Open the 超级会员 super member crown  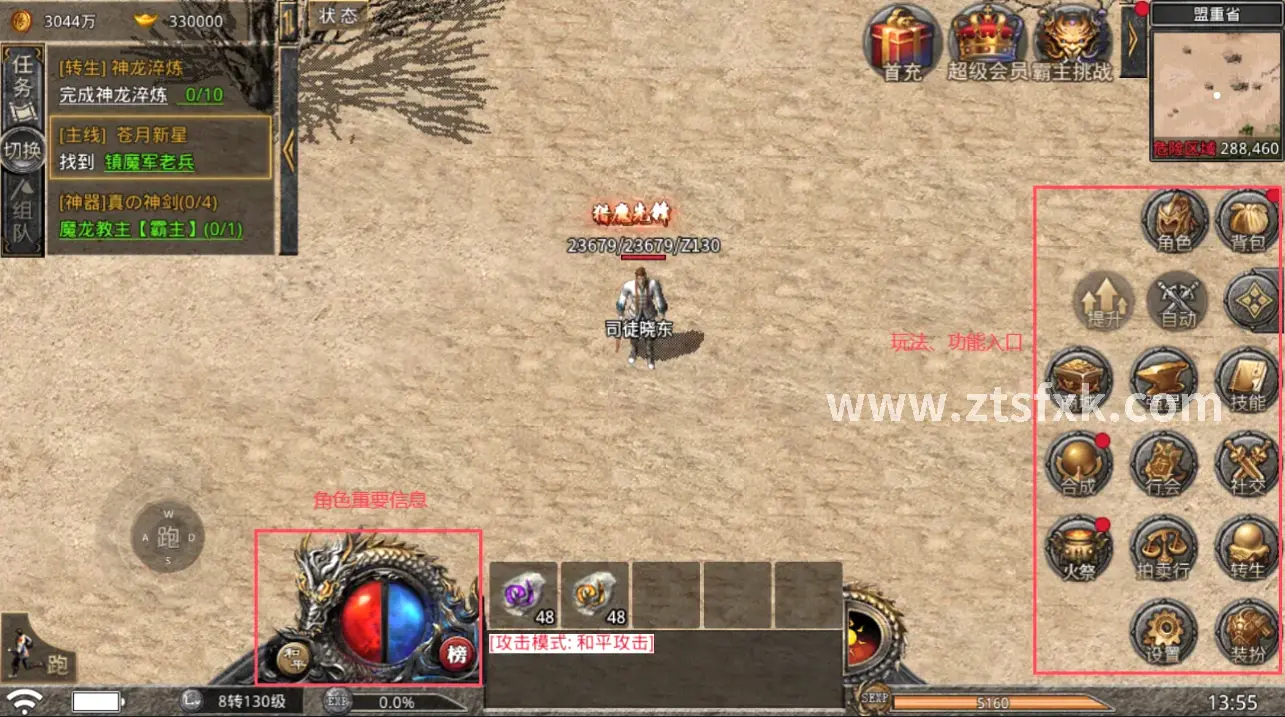(987, 41)
